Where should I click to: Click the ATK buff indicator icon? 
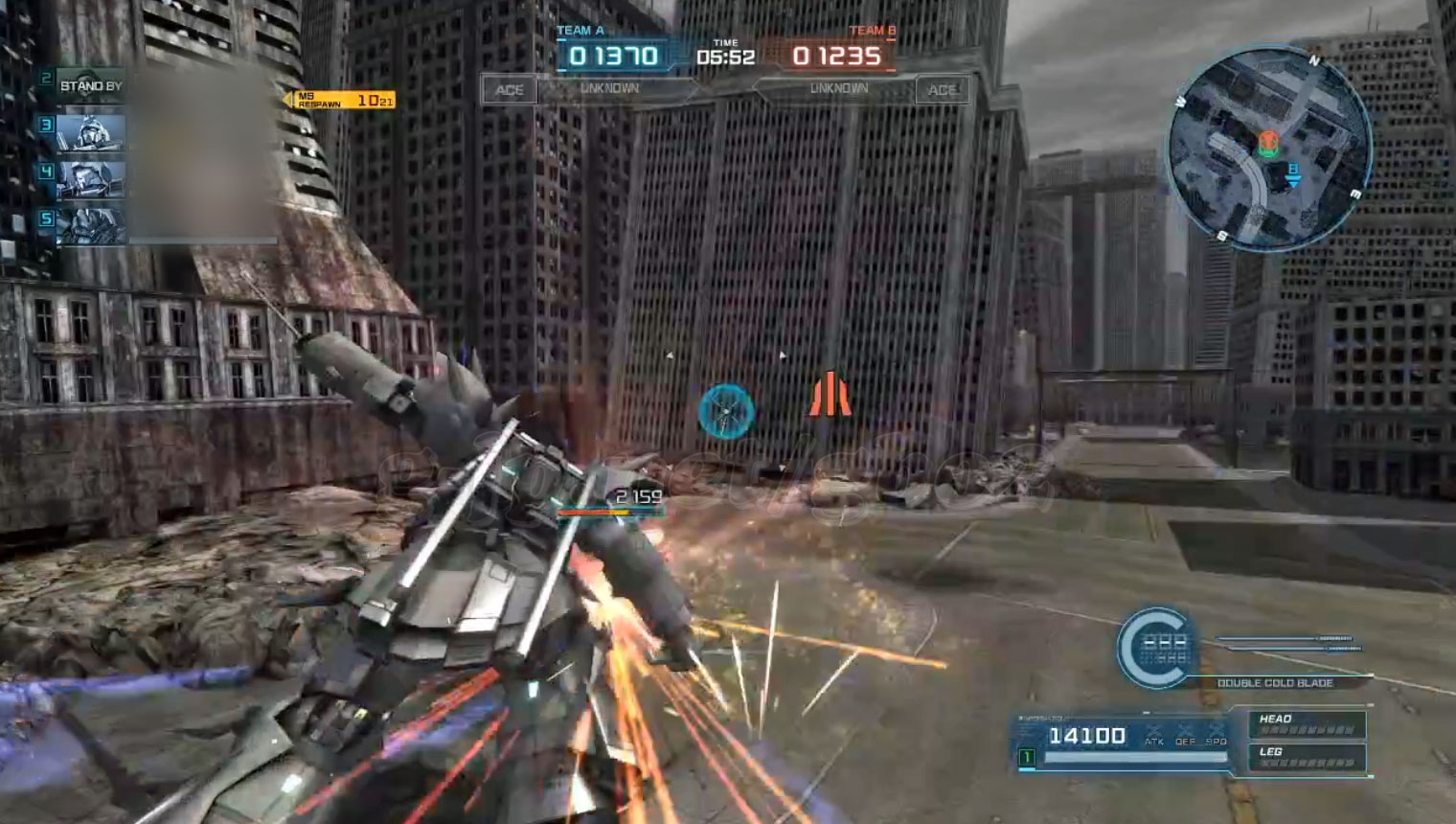click(1154, 735)
